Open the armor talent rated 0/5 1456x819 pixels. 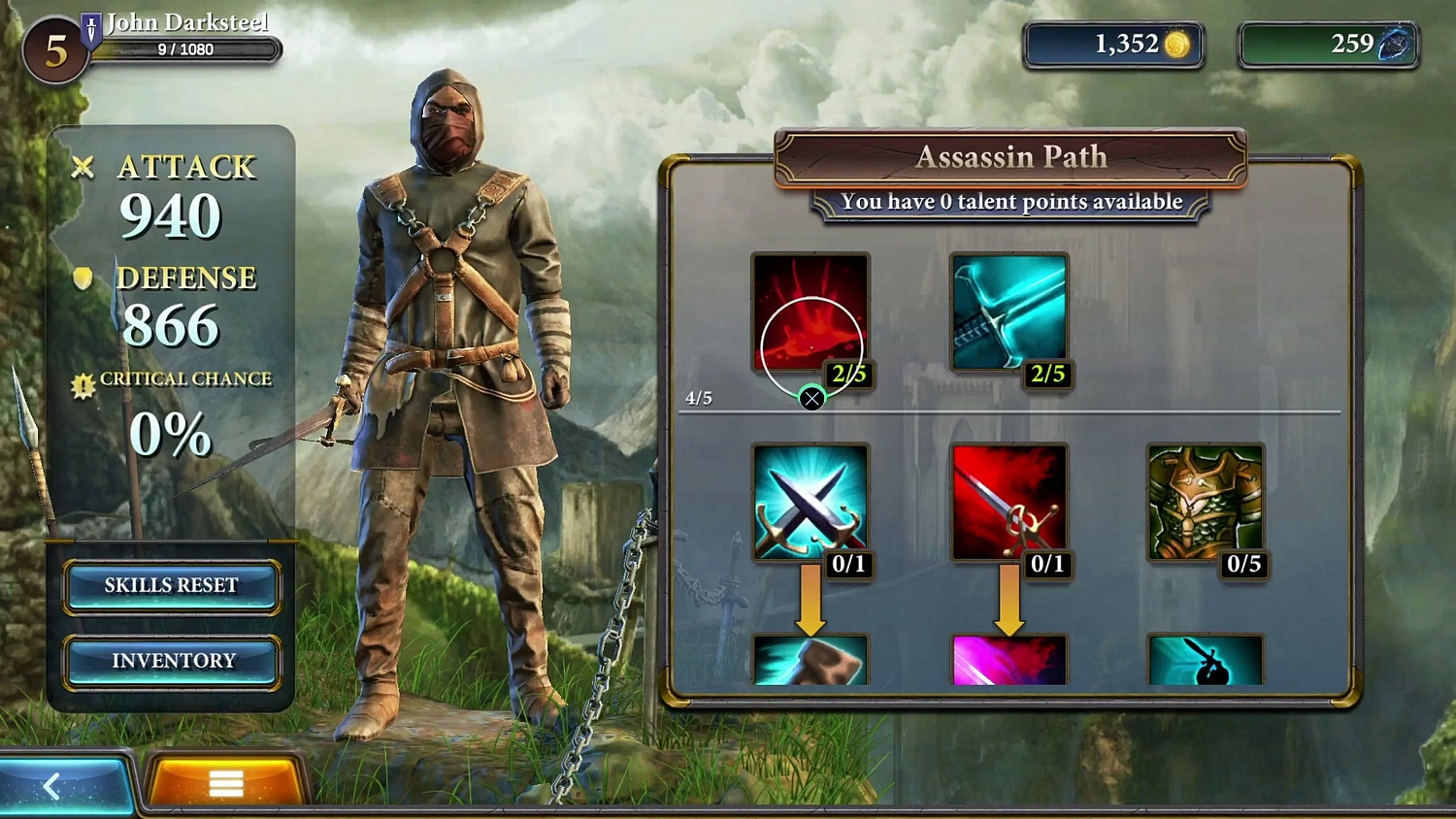click(x=1206, y=505)
